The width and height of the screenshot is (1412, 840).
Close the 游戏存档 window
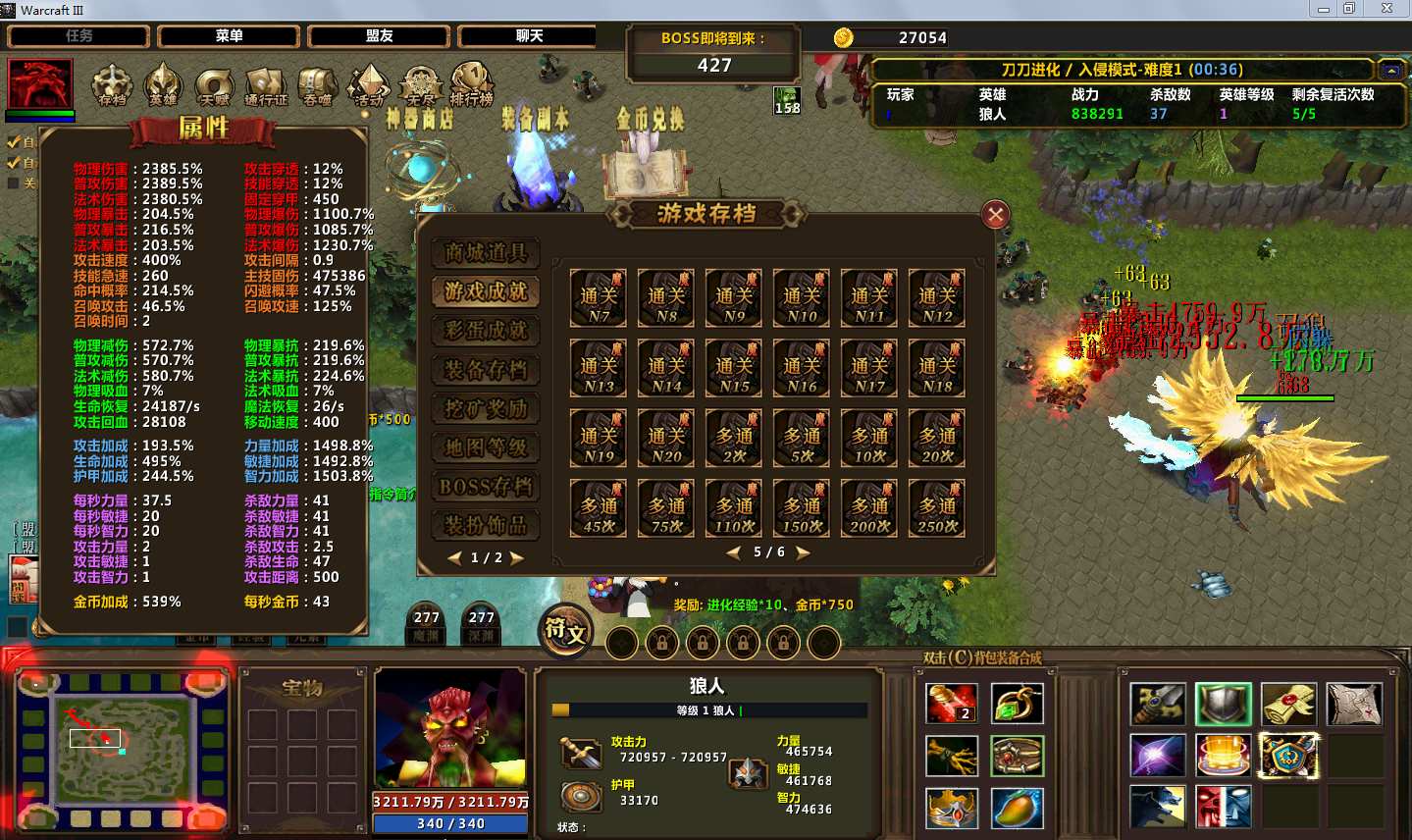(995, 214)
